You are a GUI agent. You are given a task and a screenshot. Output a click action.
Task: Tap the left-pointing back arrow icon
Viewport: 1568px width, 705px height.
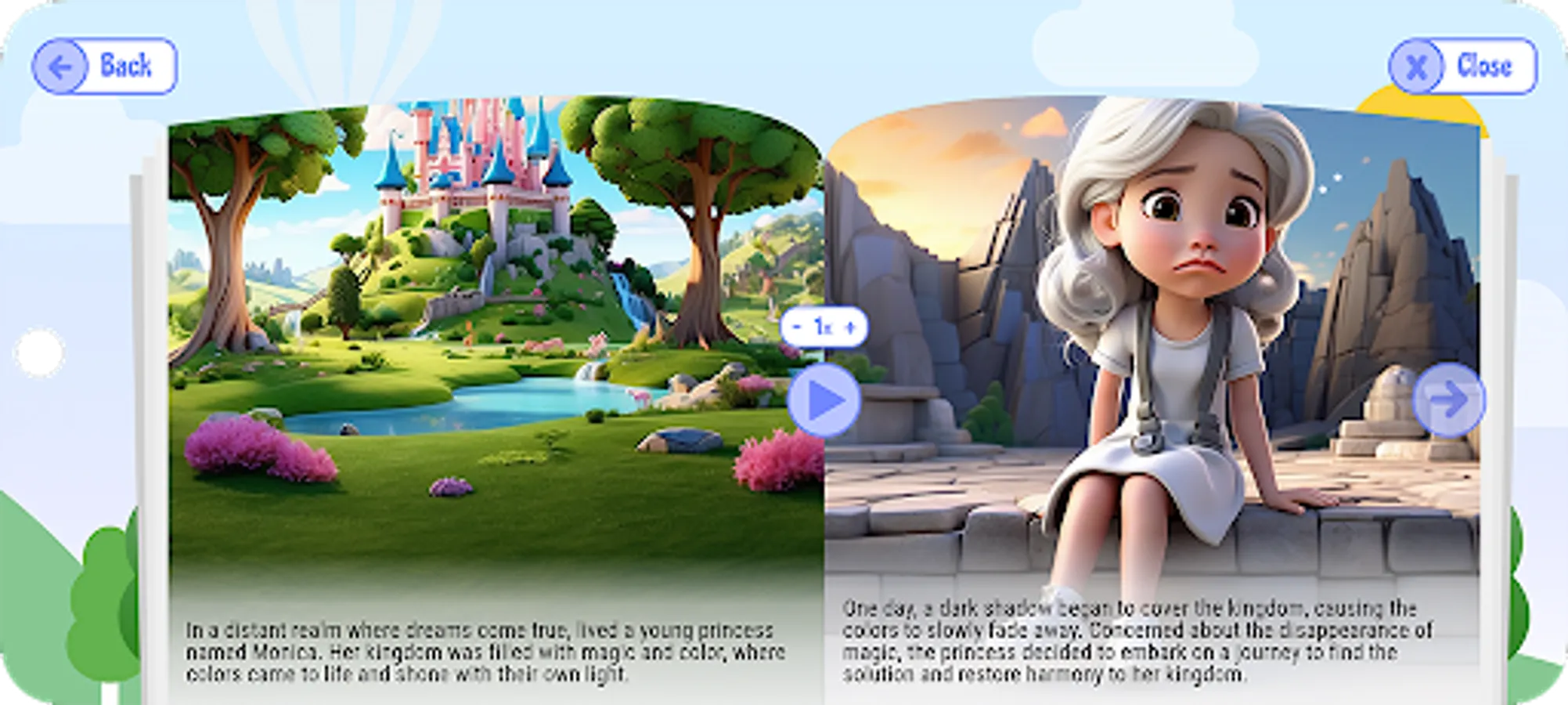(61, 66)
